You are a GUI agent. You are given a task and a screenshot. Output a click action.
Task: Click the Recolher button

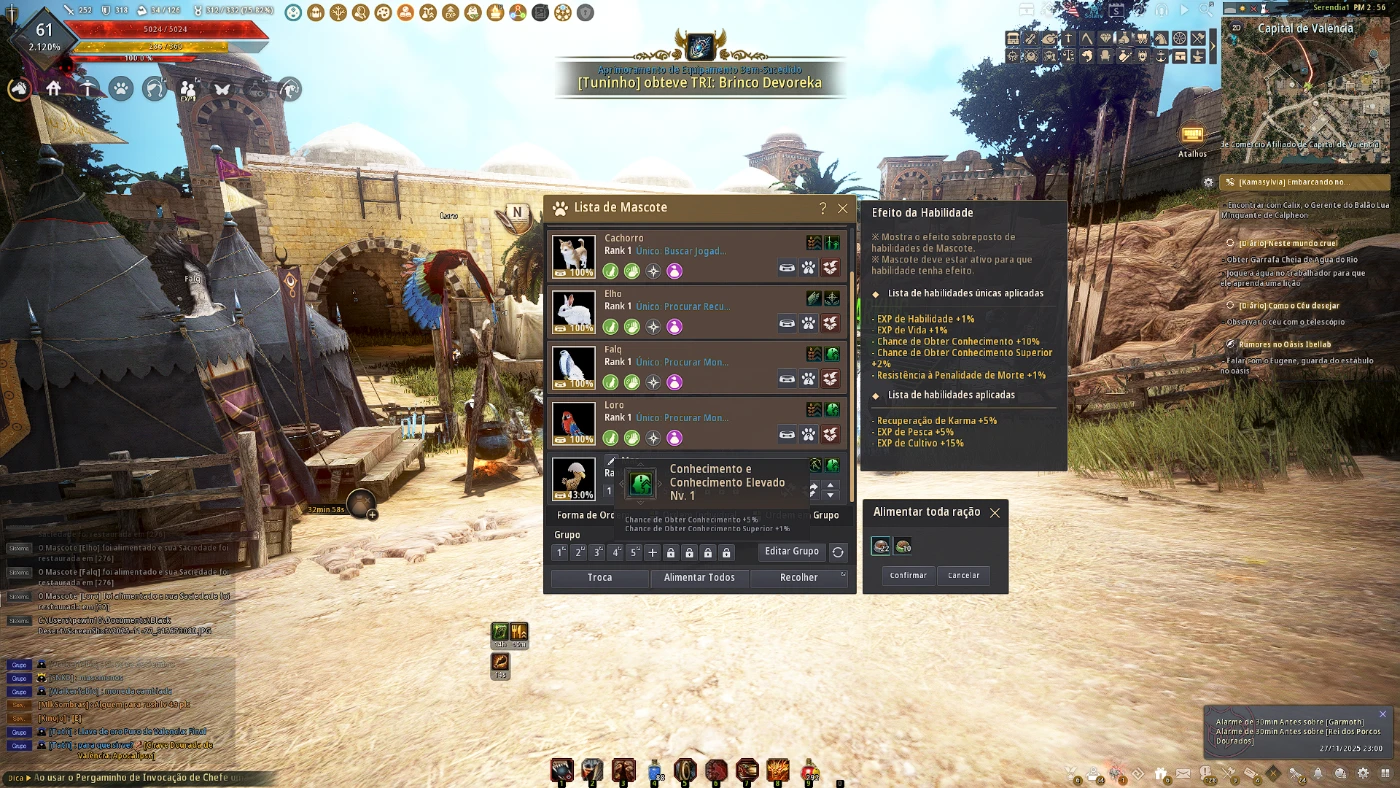pos(798,577)
